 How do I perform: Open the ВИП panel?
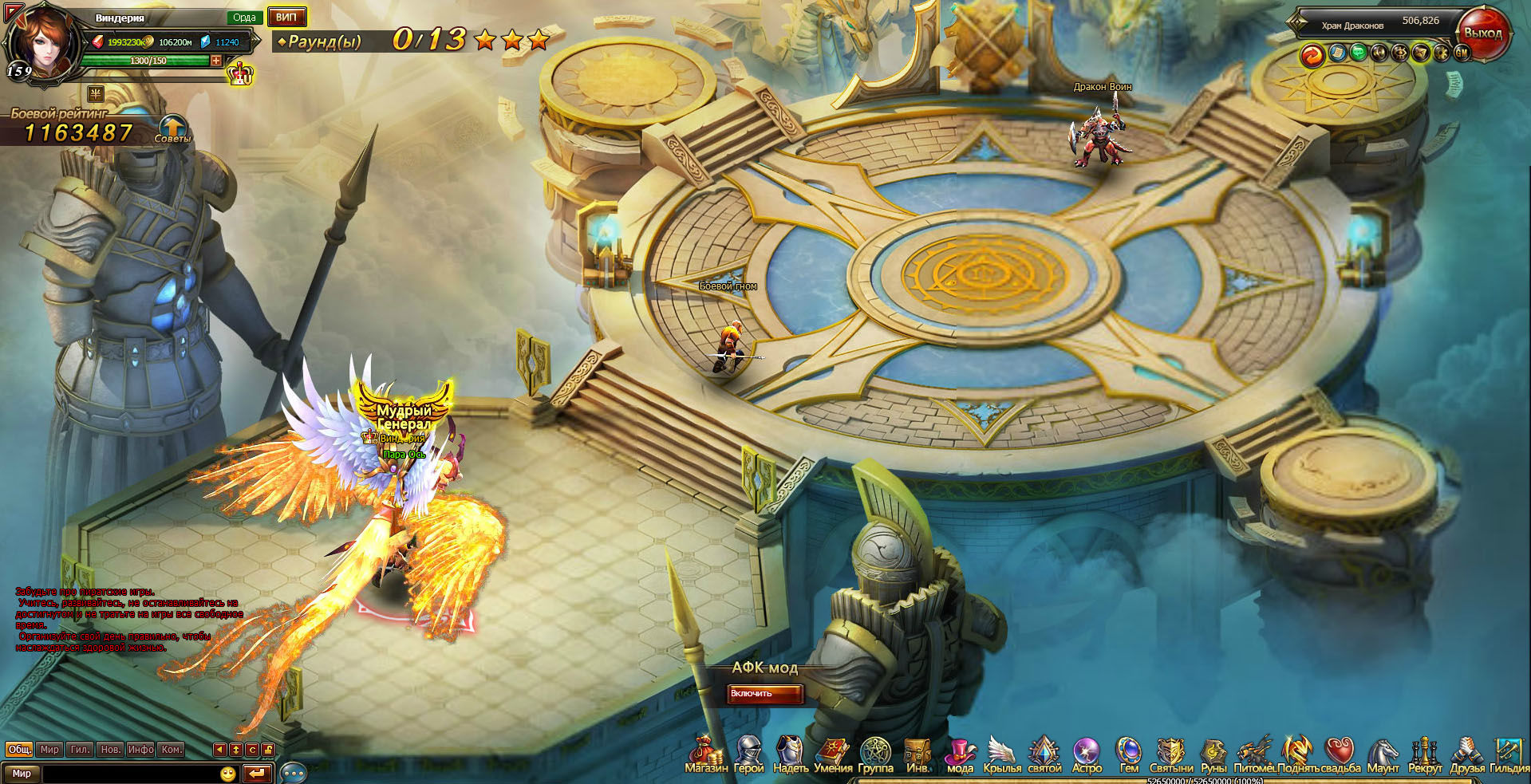click(286, 17)
